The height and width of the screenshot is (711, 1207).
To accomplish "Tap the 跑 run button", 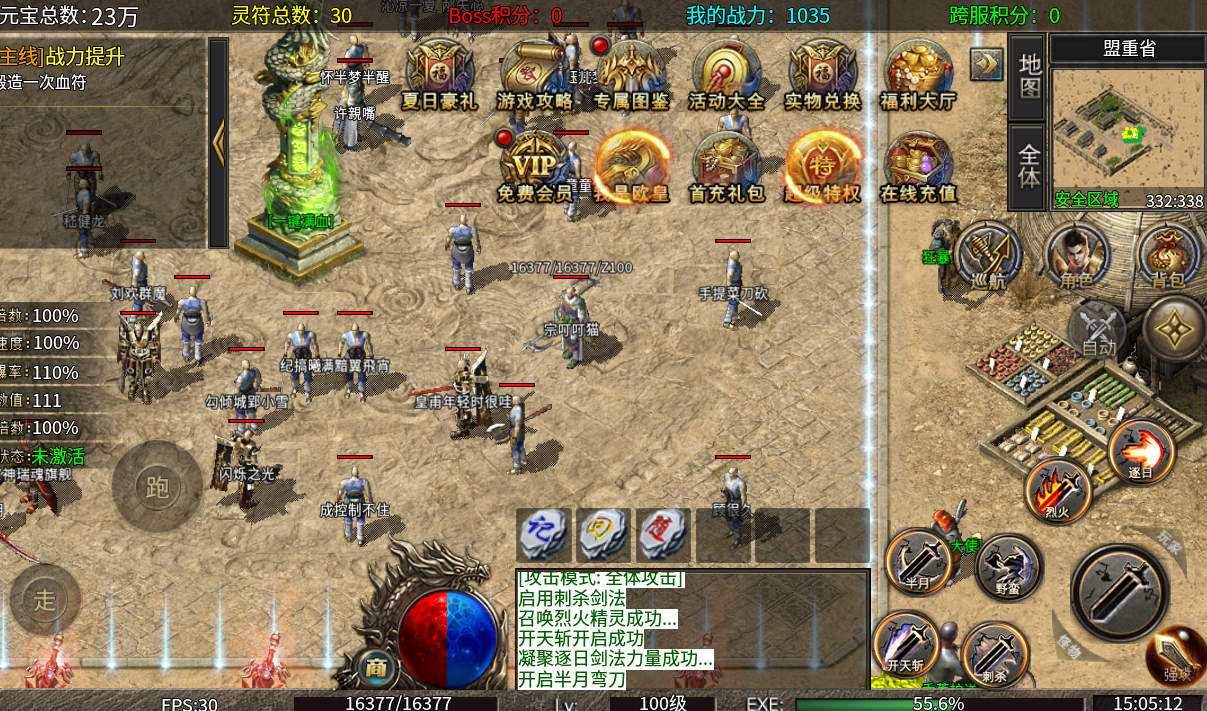I will tap(157, 487).
